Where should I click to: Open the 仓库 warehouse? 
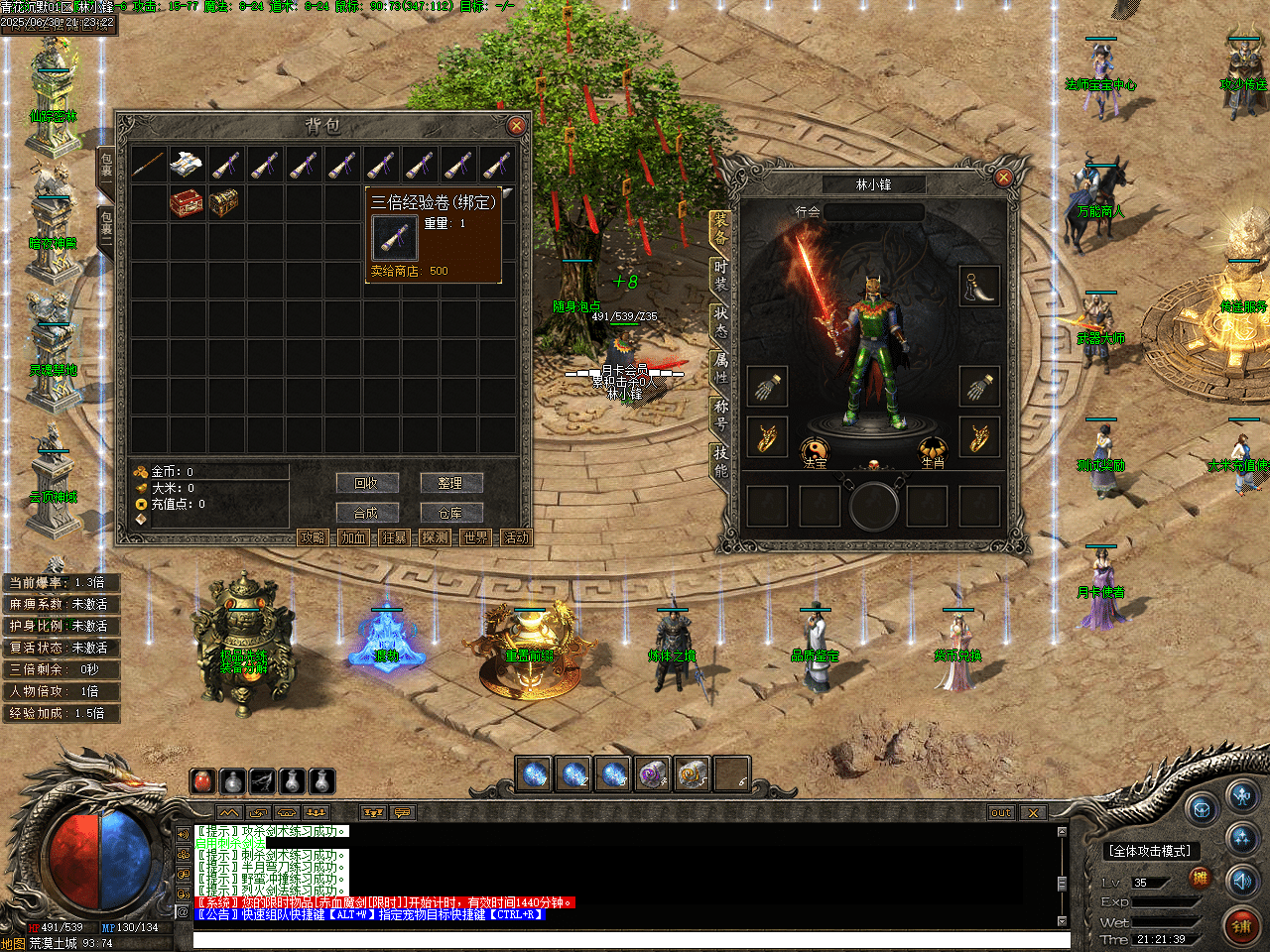[x=449, y=513]
